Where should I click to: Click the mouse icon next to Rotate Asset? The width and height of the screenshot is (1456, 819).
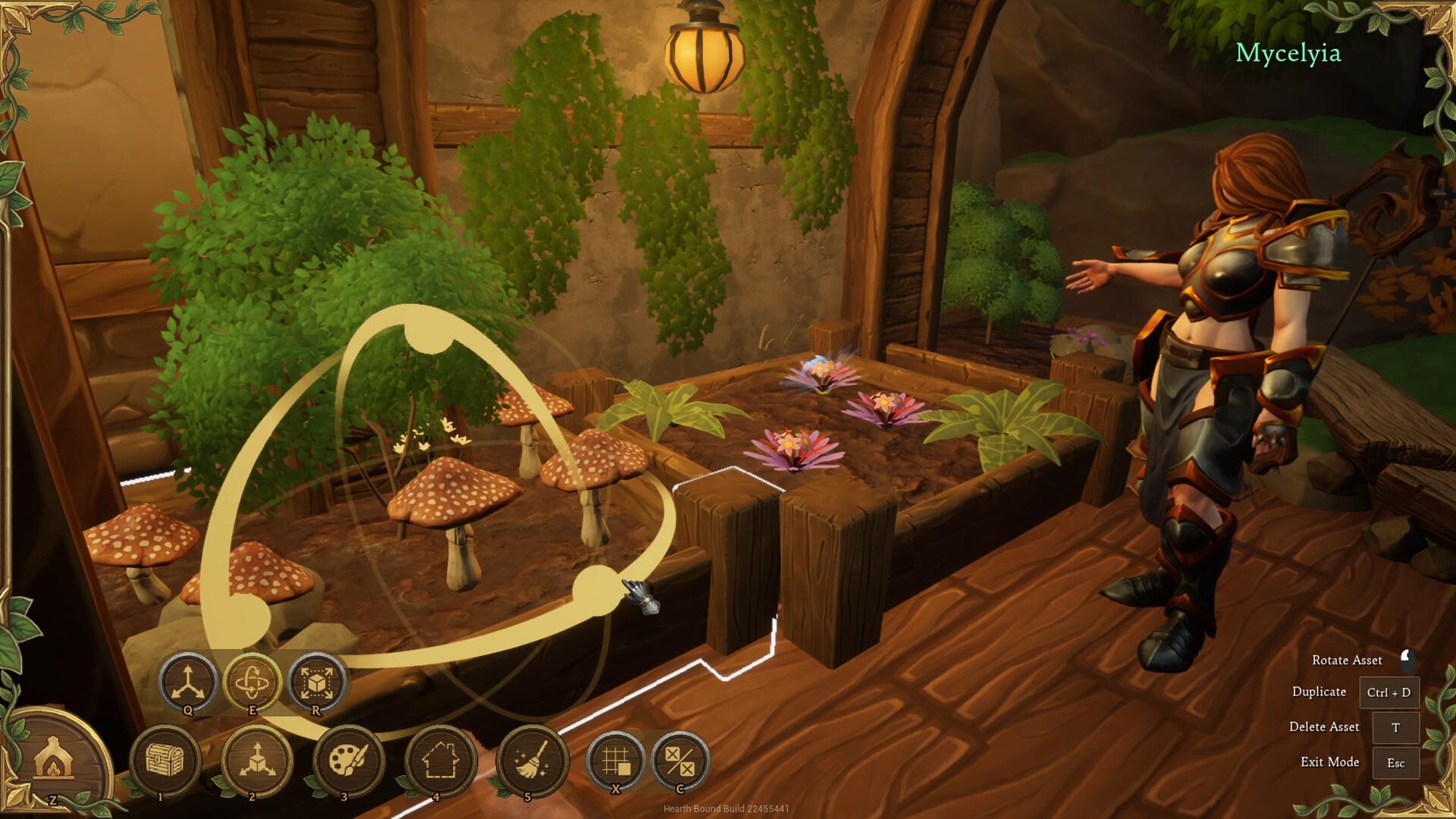click(1408, 659)
